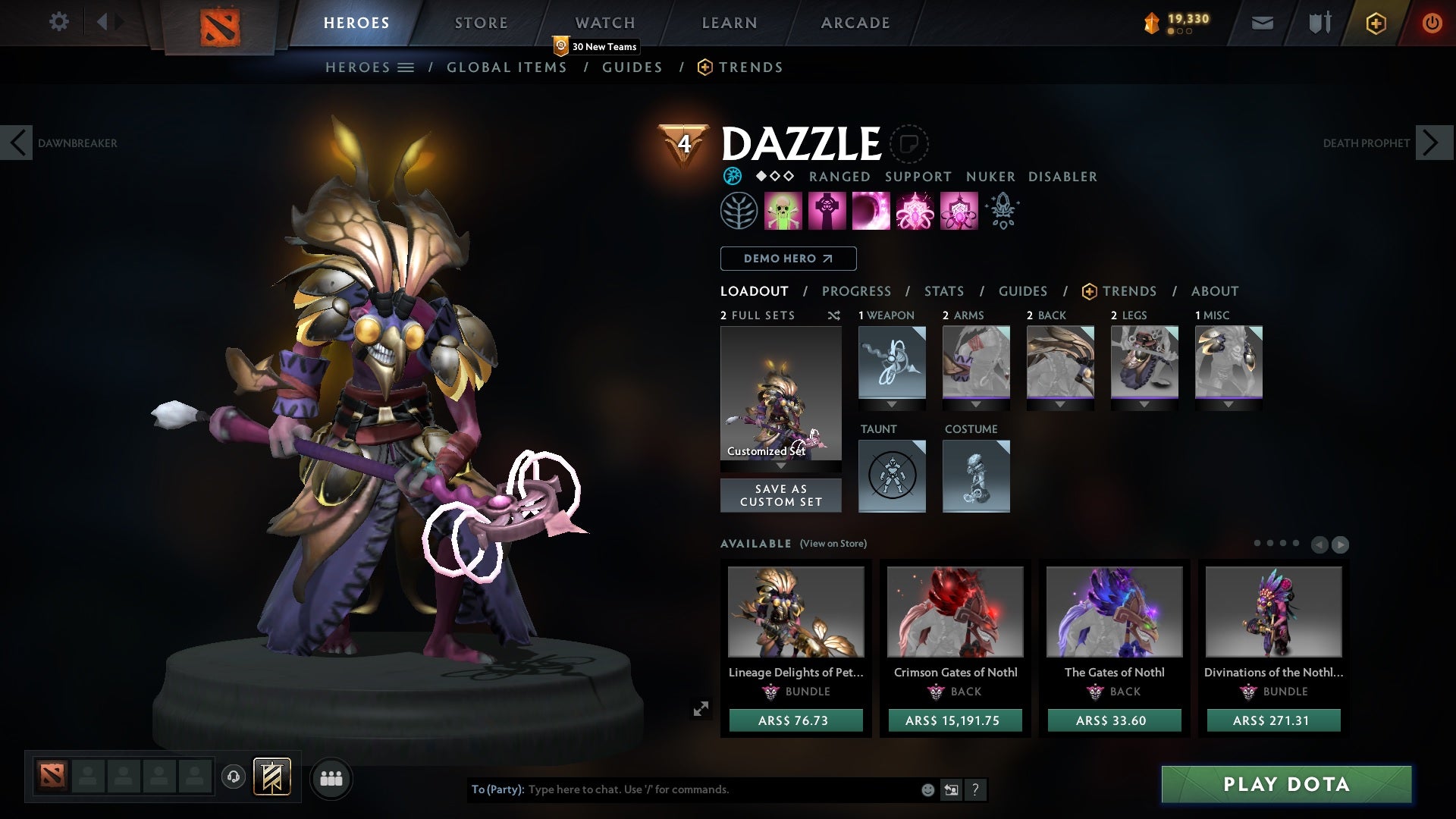Expand the 2 LEGS slot dropdown arrow
Viewport: 1456px width, 819px height.
(x=1144, y=404)
